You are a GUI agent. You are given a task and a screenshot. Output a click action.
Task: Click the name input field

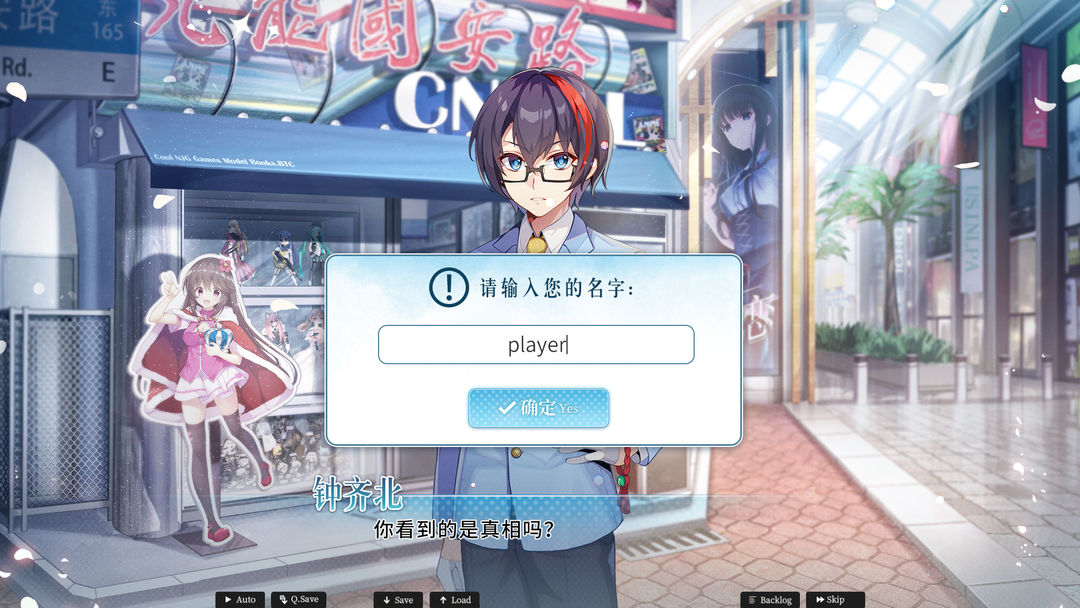click(536, 345)
